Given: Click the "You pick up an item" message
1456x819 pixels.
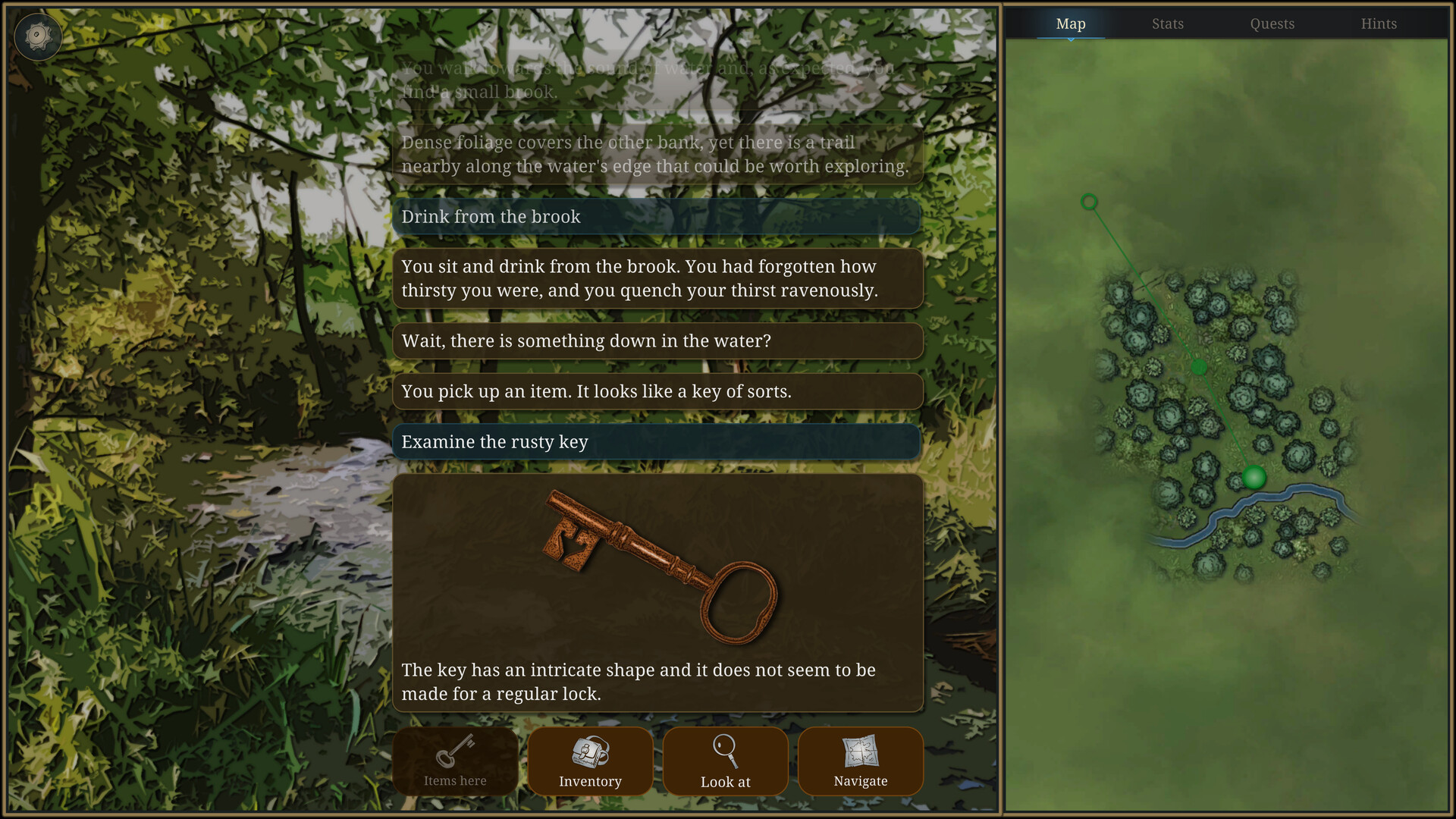Looking at the screenshot, I should [657, 391].
